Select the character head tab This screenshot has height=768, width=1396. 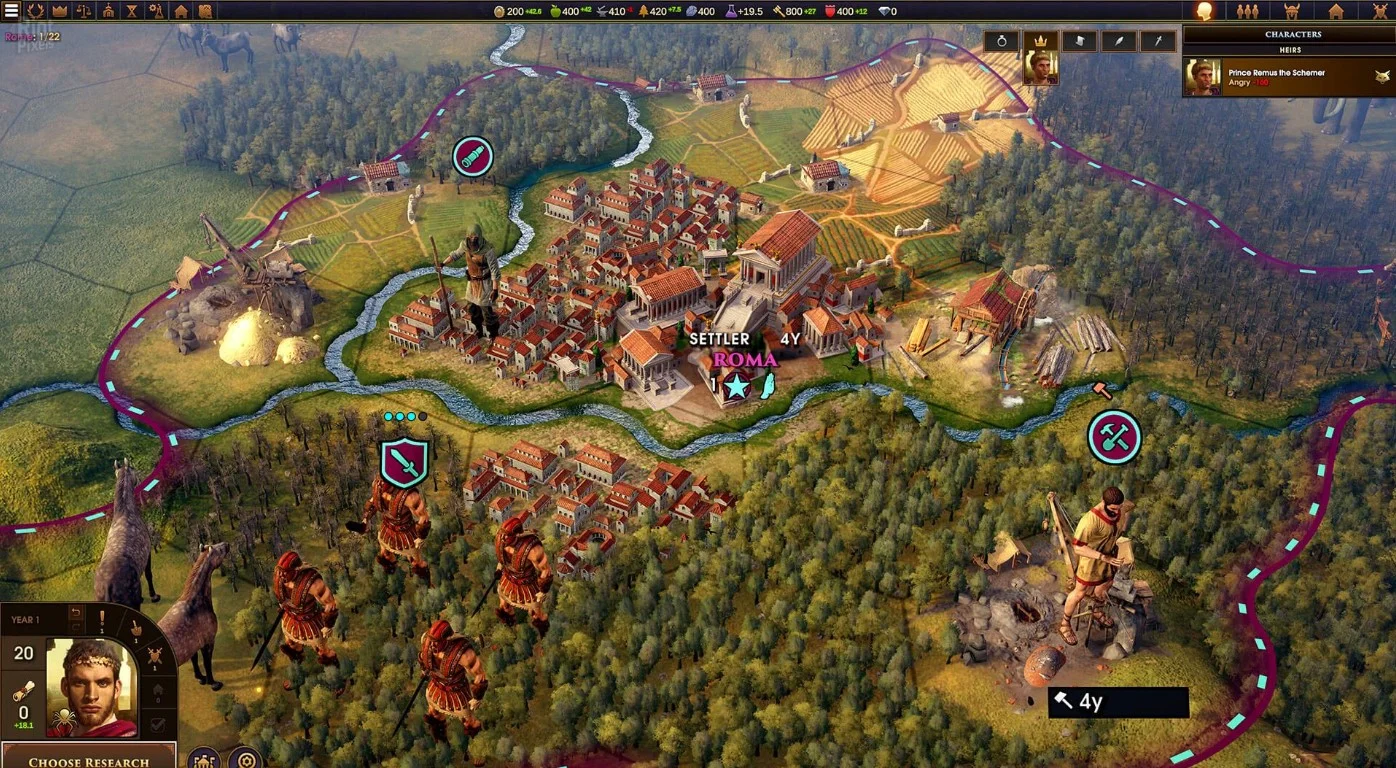tap(1205, 11)
